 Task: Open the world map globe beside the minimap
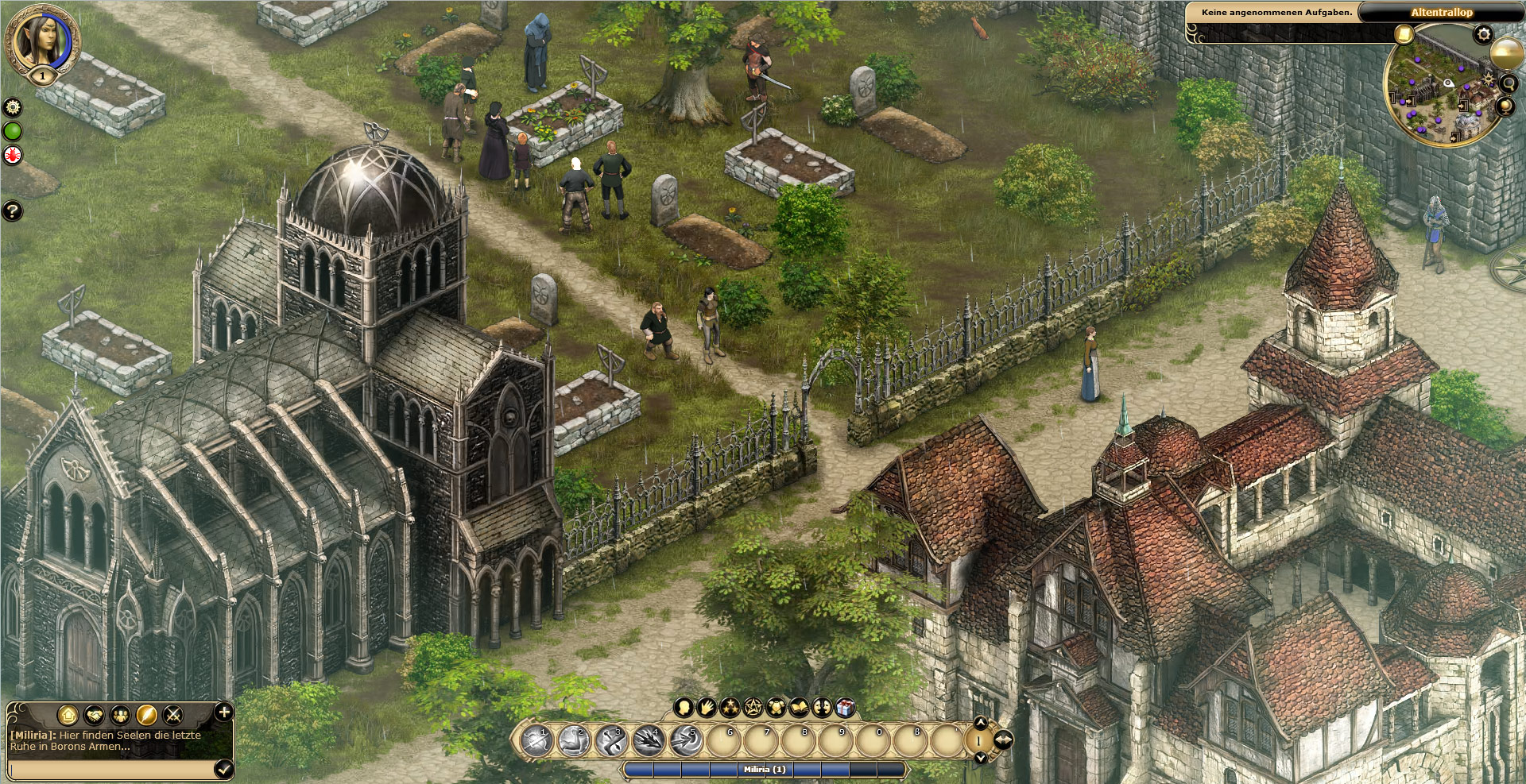click(x=1505, y=106)
